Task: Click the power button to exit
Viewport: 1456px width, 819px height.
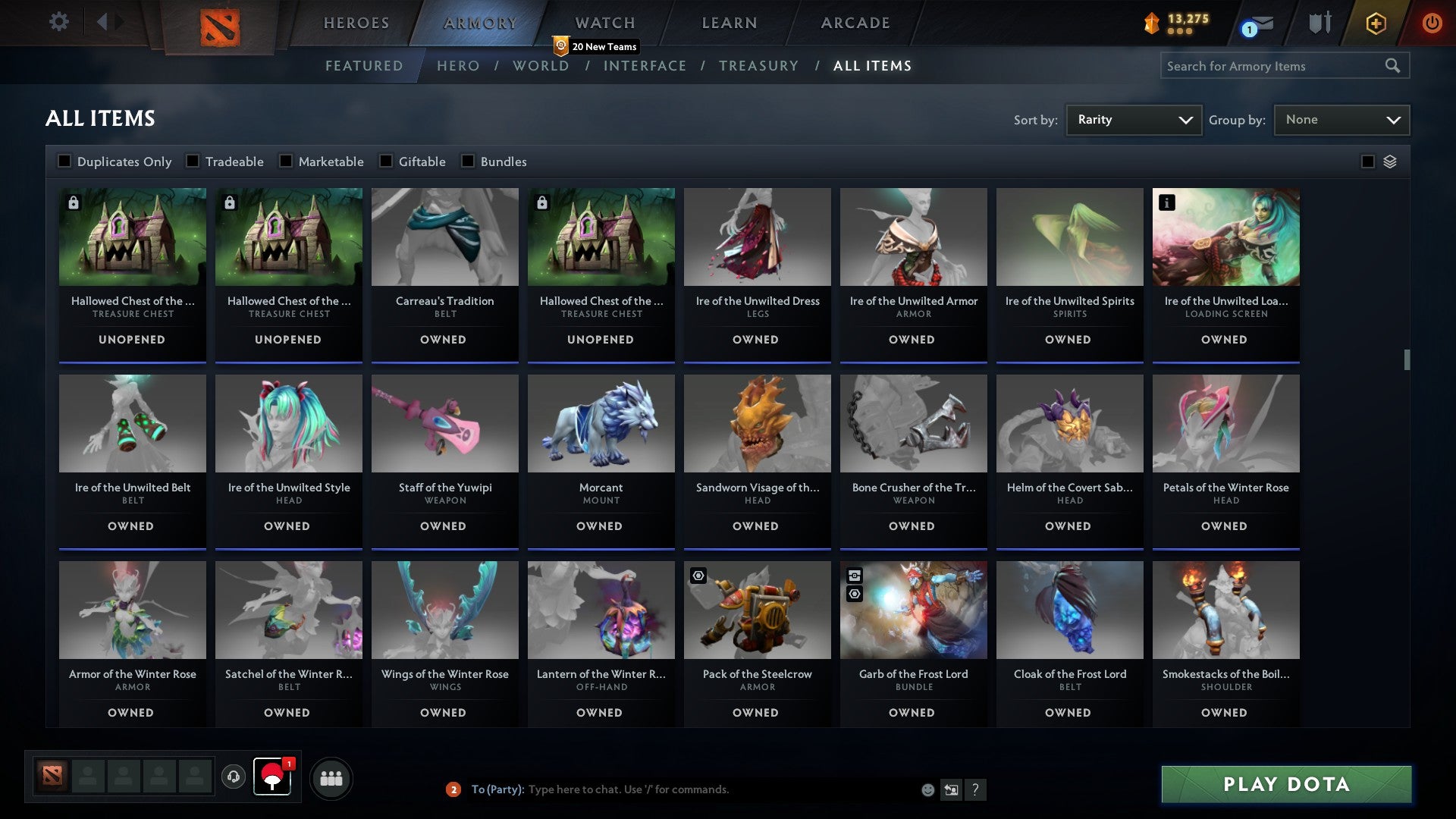Action: 1432,22
